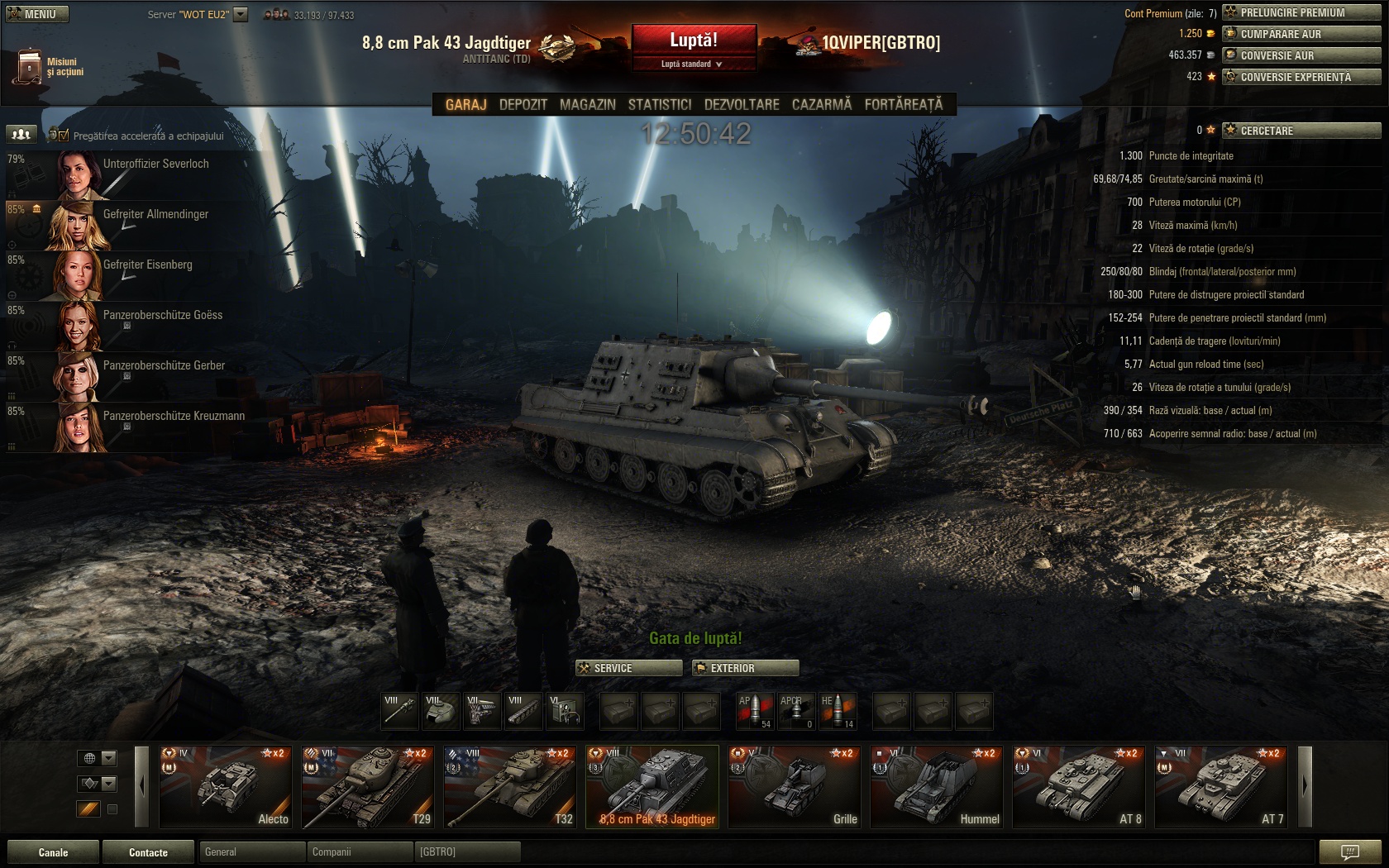Go to the DEZVOLTARE tab

(741, 105)
